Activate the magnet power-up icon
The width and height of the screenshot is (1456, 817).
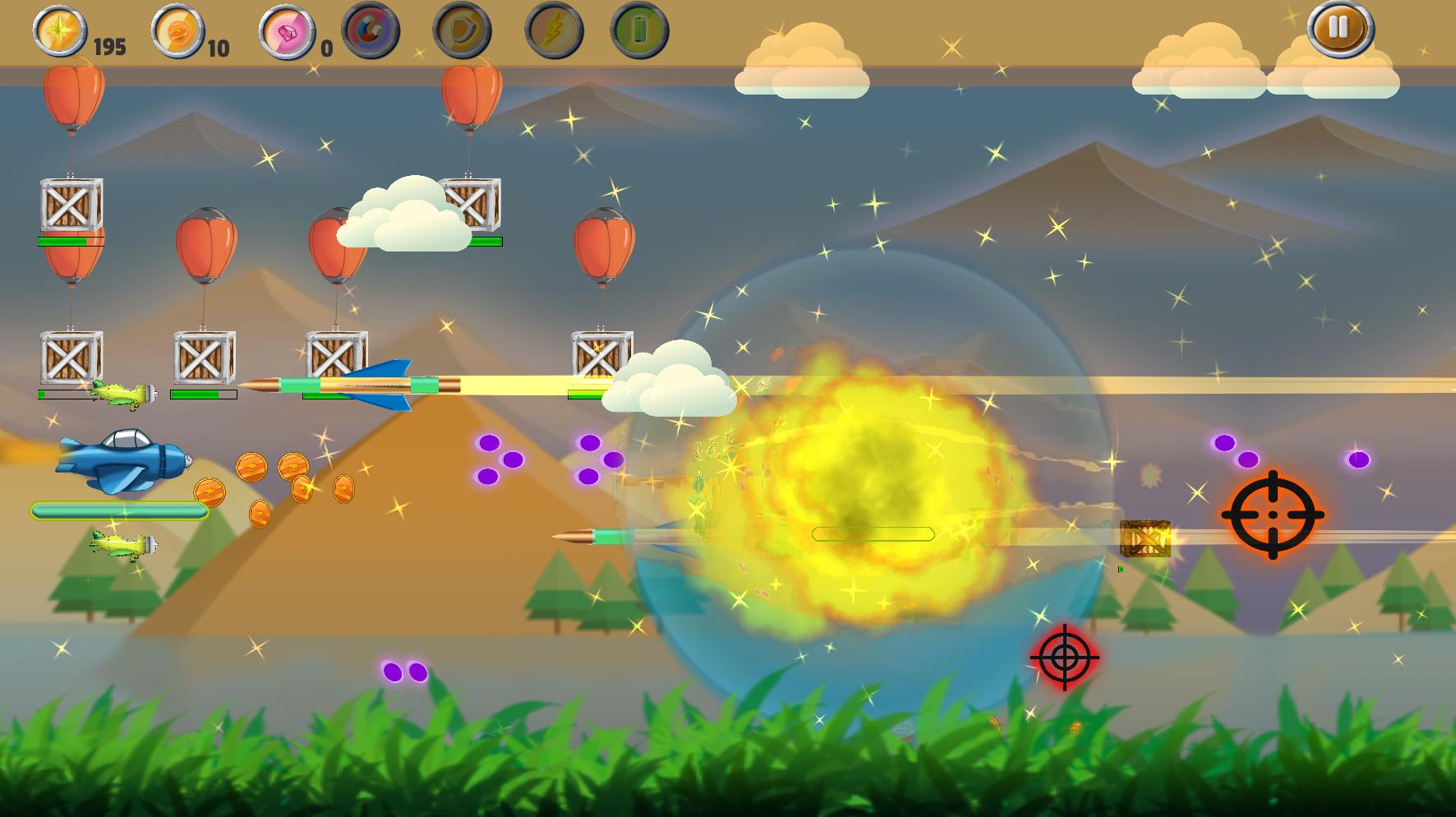click(371, 31)
